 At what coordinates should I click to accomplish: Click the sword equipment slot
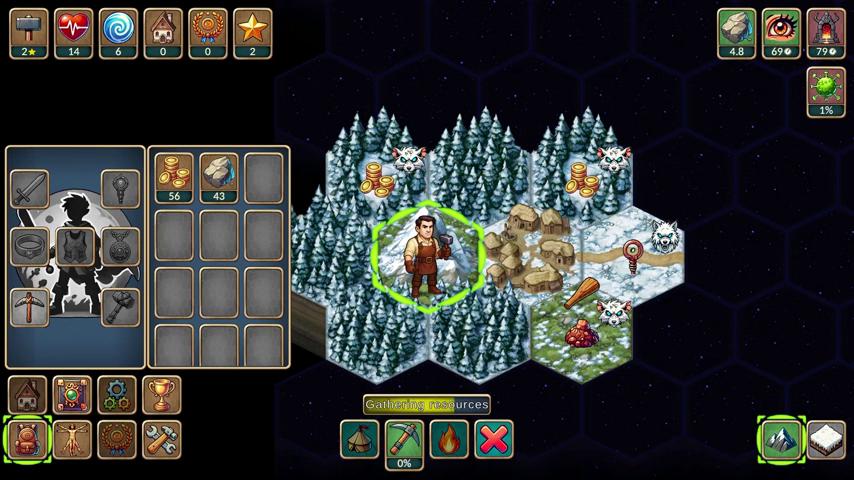click(x=30, y=188)
